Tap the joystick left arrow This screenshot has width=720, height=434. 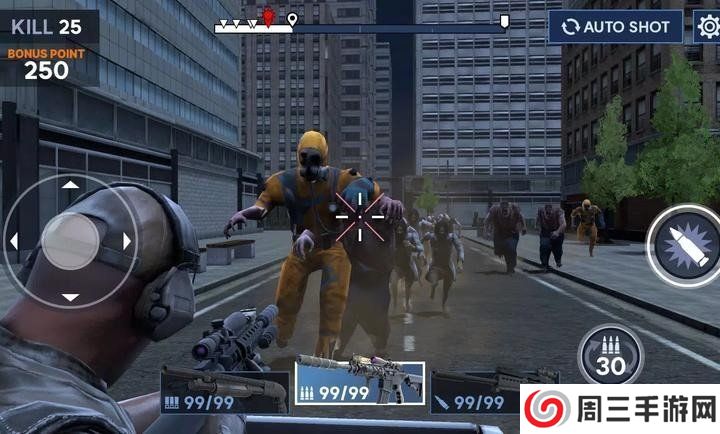pos(14,241)
